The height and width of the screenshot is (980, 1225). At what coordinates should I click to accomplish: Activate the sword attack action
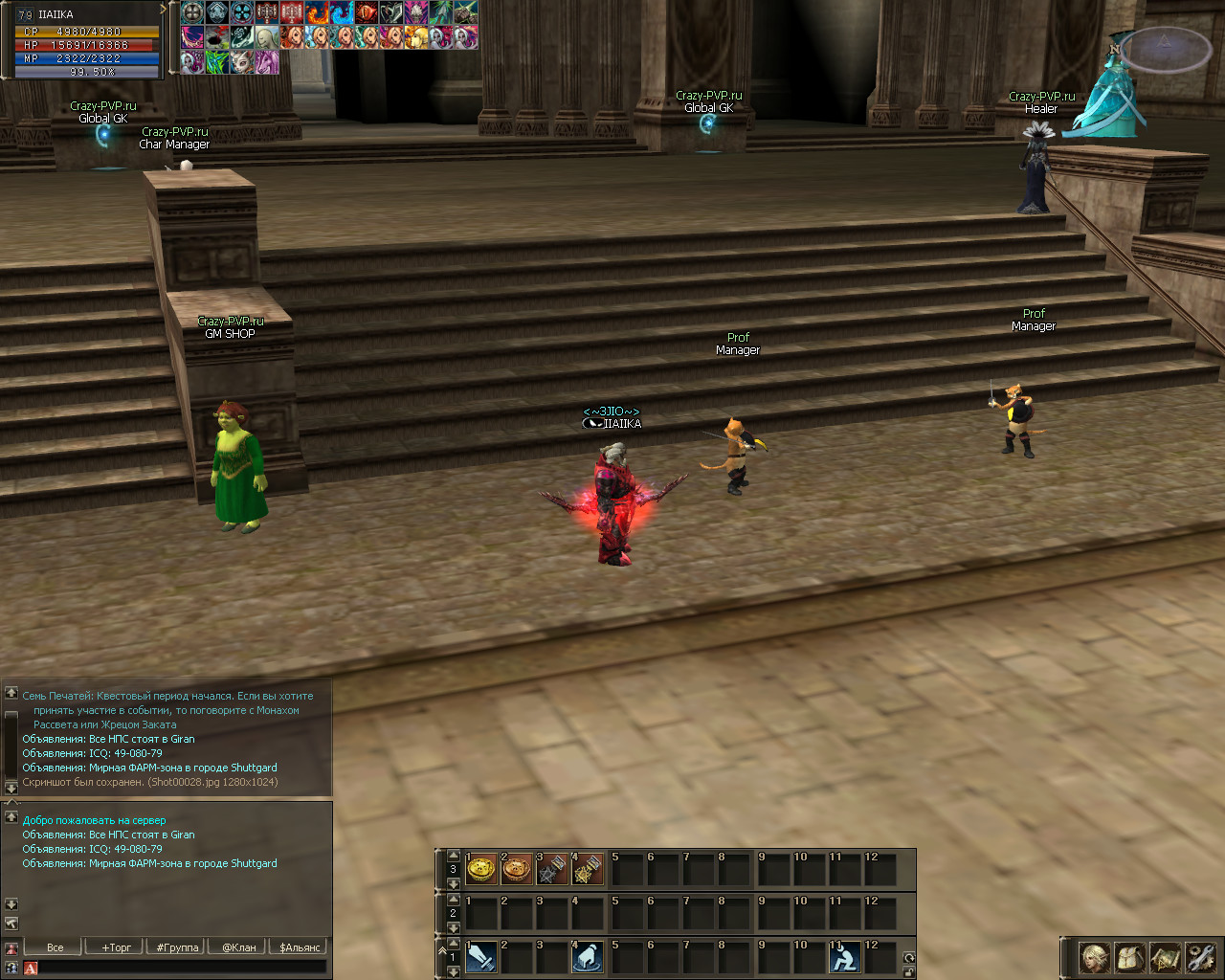pos(481,957)
